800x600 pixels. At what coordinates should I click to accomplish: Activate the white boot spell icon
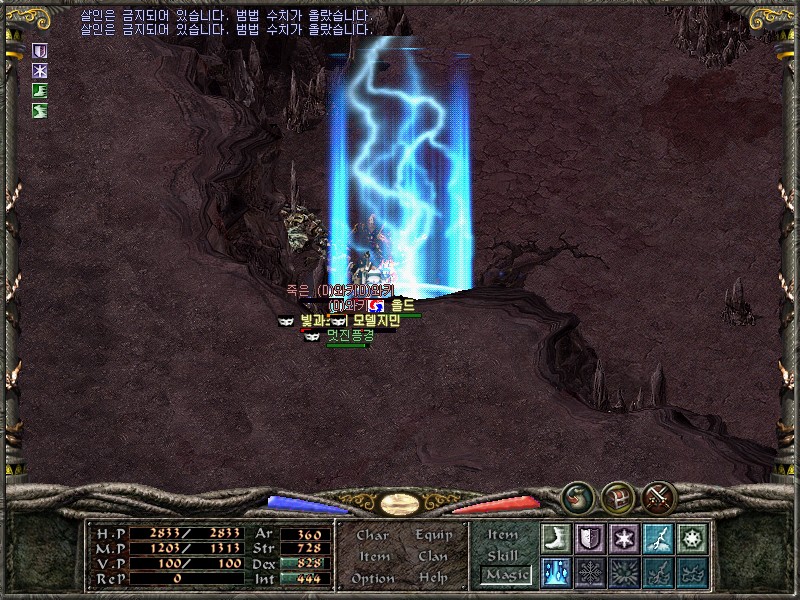point(555,539)
